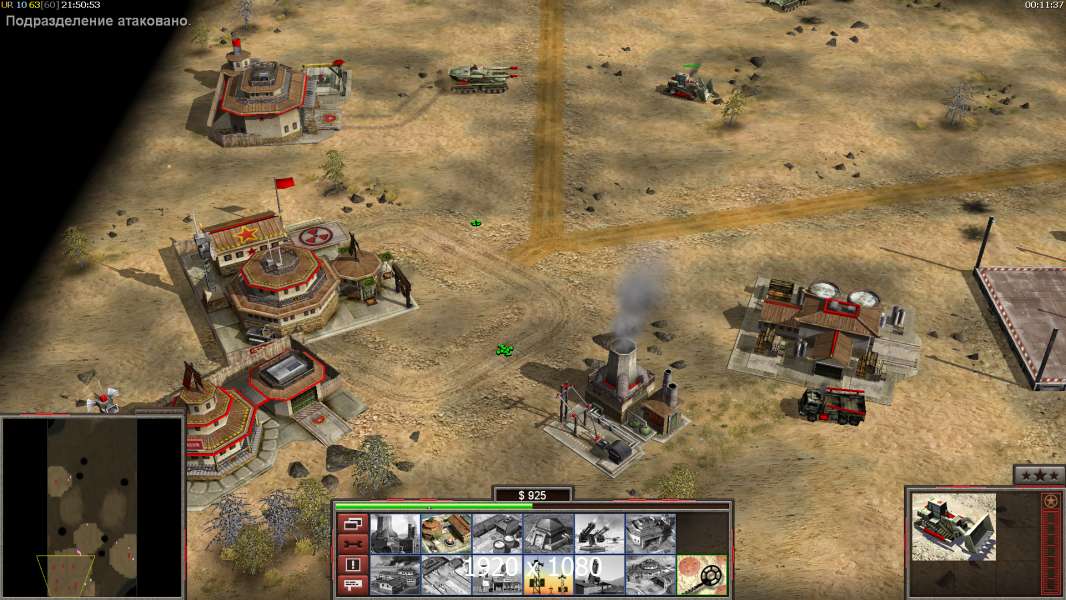Choose the Supply Center build icon
This screenshot has height=600, width=1066.
point(497,534)
